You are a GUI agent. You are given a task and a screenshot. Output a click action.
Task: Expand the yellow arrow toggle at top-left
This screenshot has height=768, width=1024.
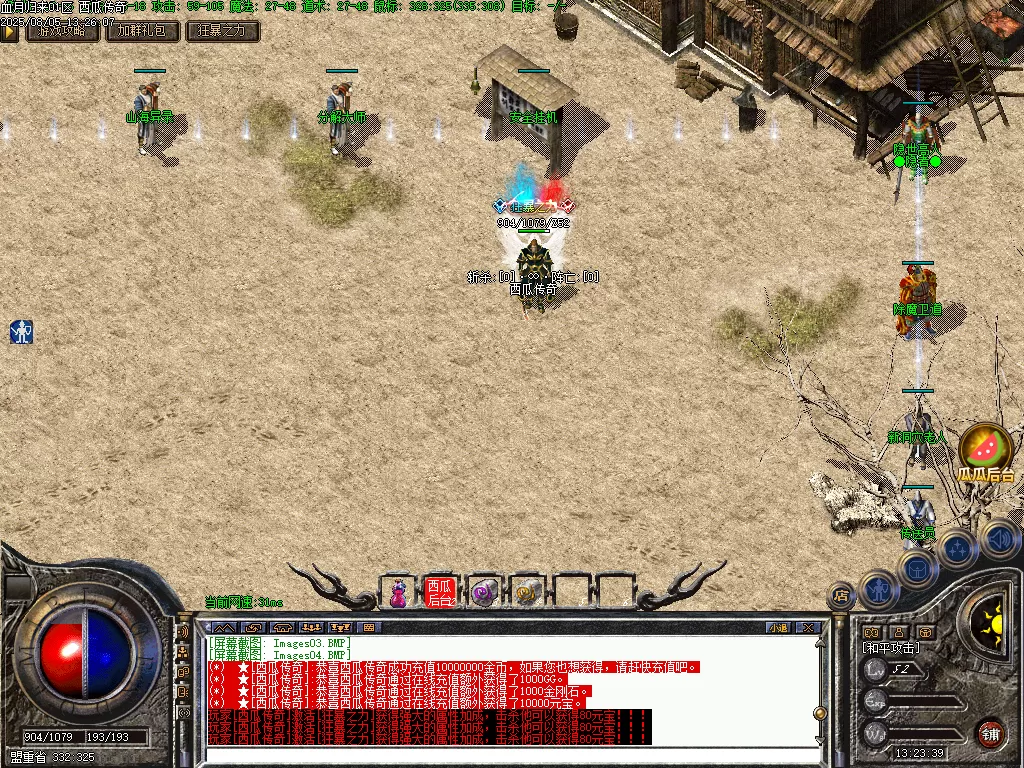tap(9, 31)
